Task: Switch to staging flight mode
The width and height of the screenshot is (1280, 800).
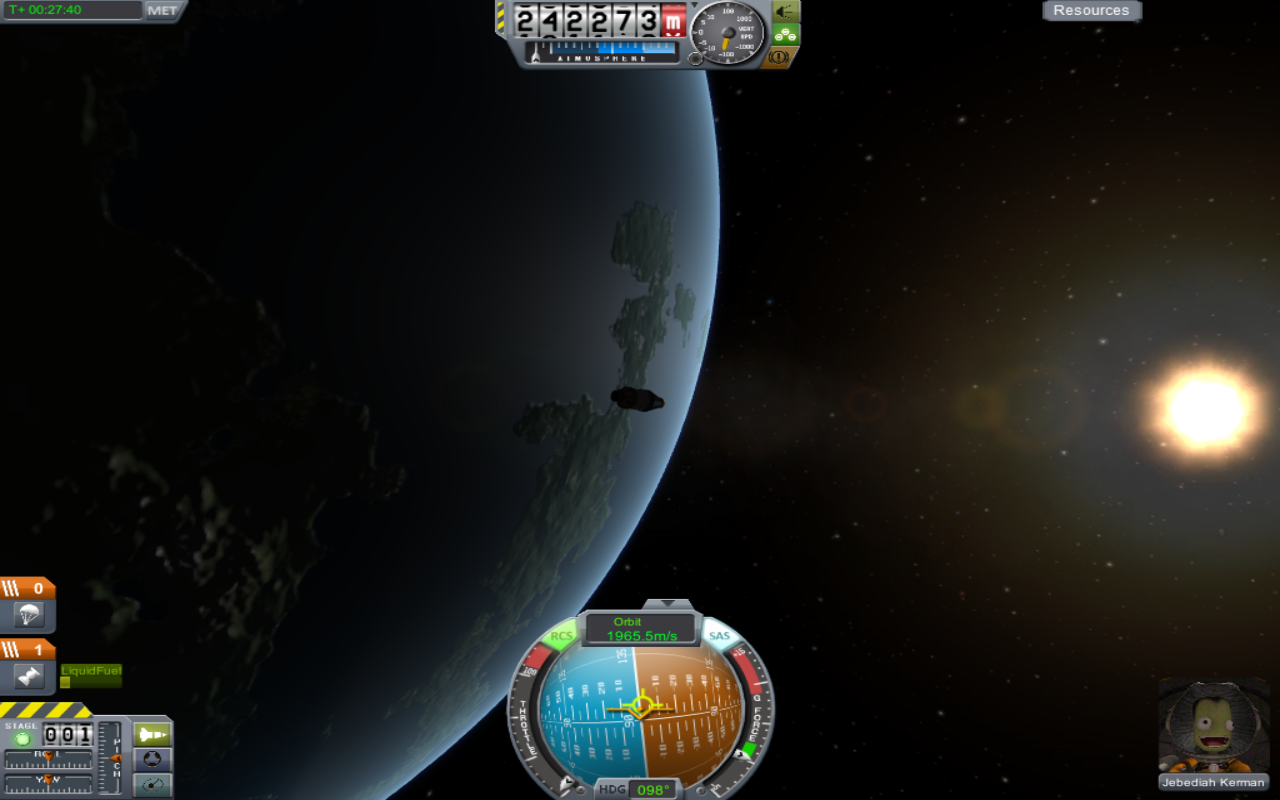Action: 152,735
